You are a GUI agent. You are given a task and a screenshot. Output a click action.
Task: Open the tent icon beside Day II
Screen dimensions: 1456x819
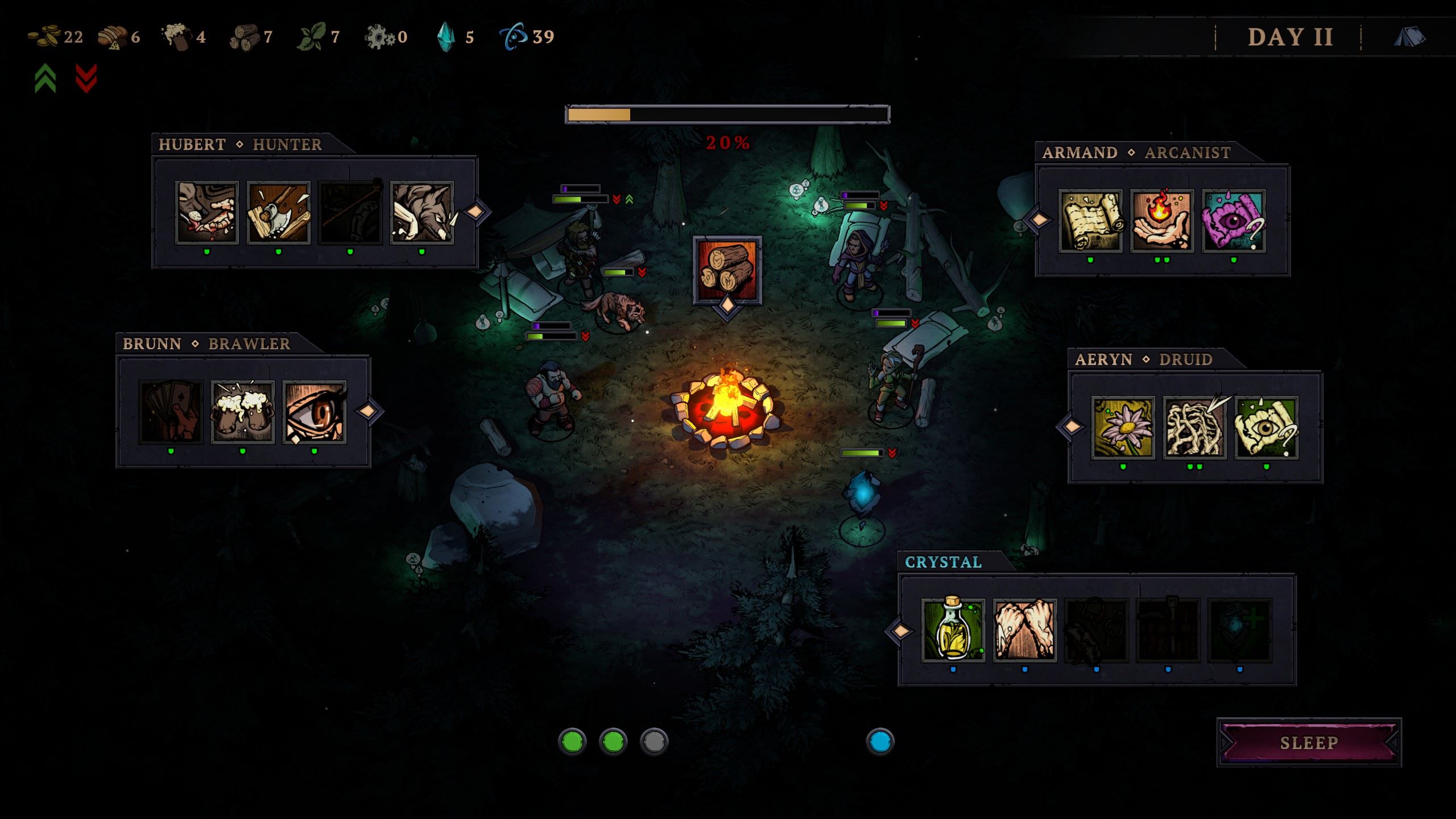[x=1409, y=37]
